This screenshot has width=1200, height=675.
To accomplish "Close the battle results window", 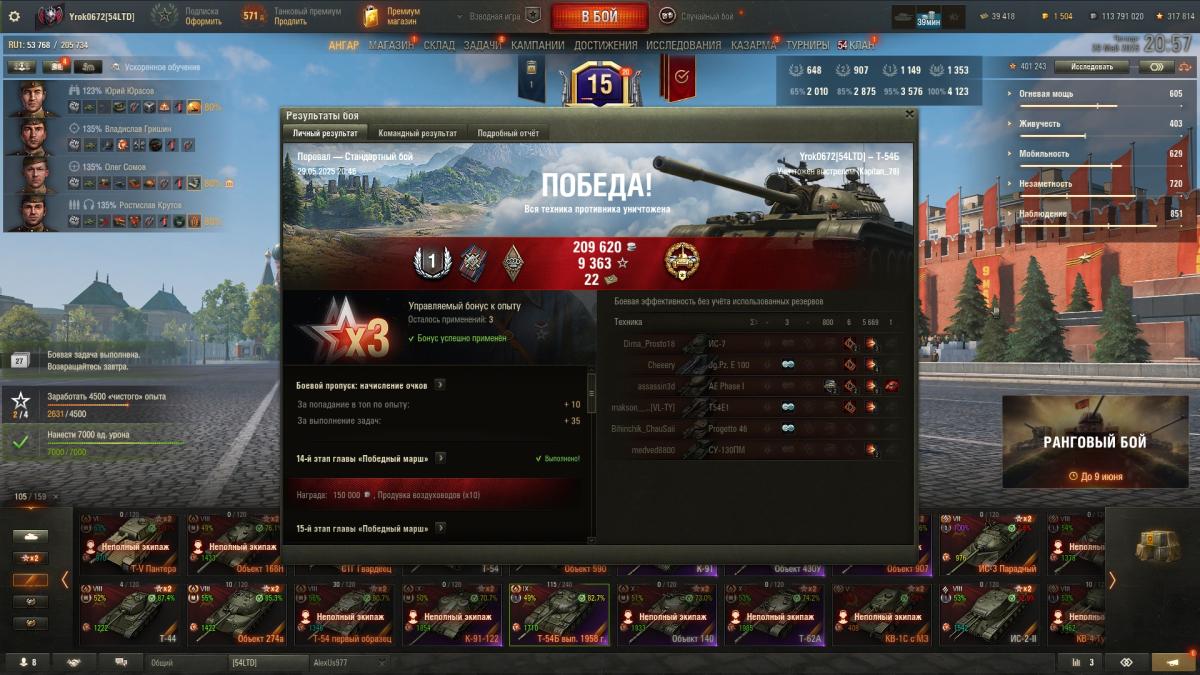I will [x=909, y=114].
